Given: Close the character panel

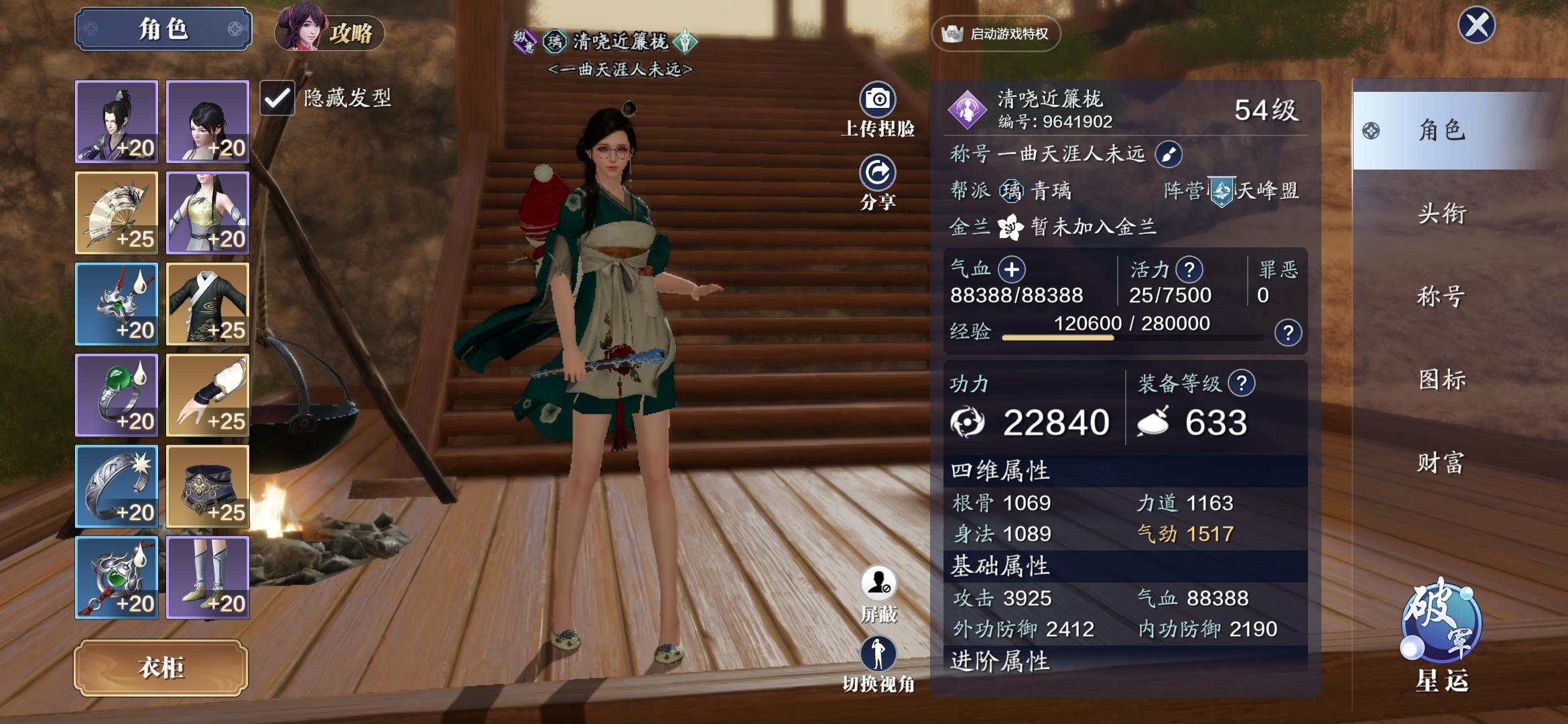Looking at the screenshot, I should point(1476,26).
